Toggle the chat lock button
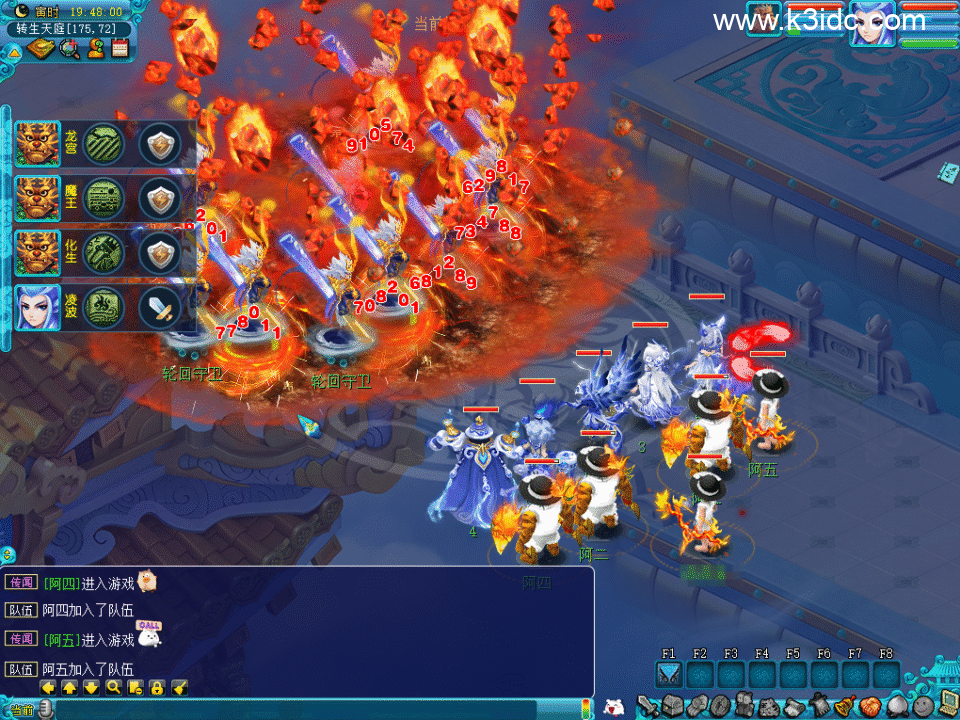 coord(157,688)
